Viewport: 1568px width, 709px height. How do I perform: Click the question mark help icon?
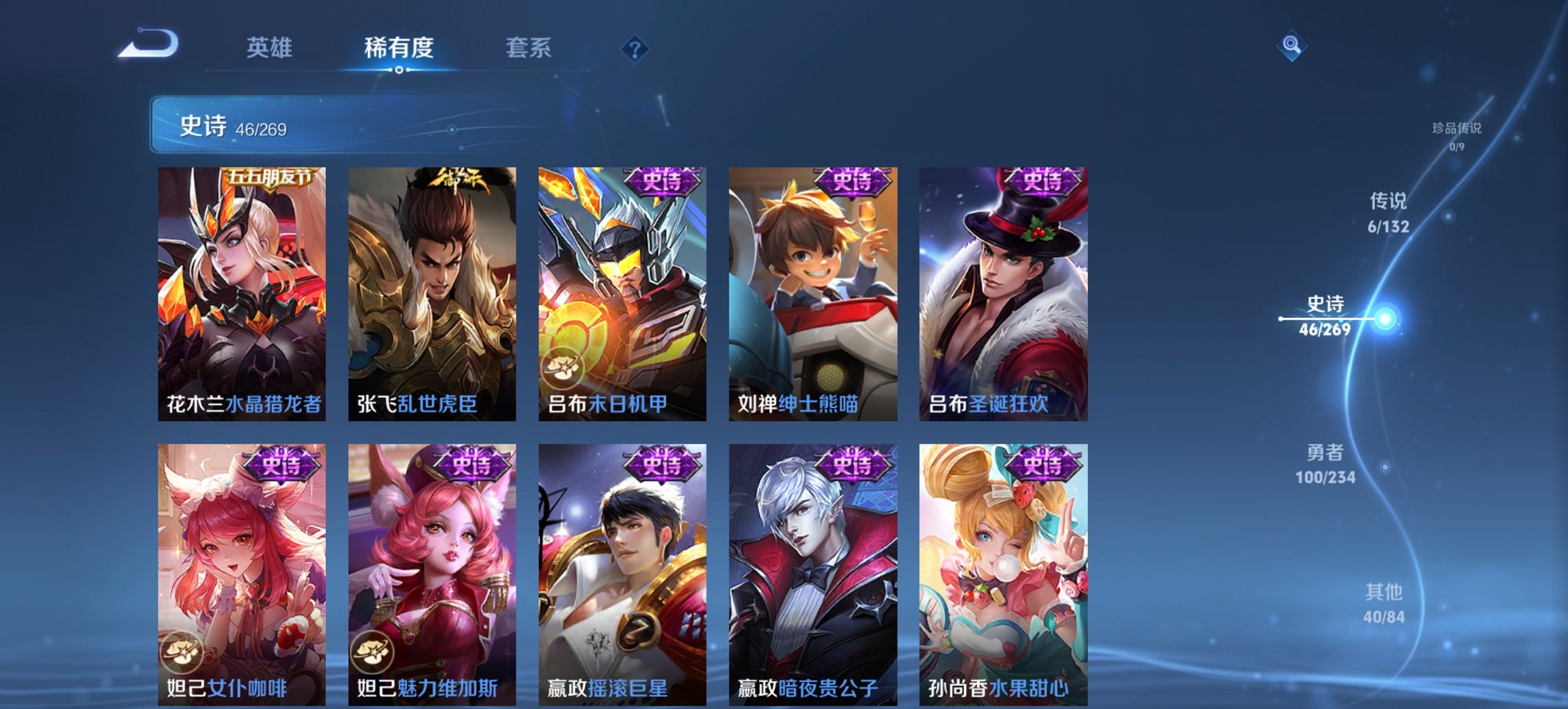click(634, 48)
